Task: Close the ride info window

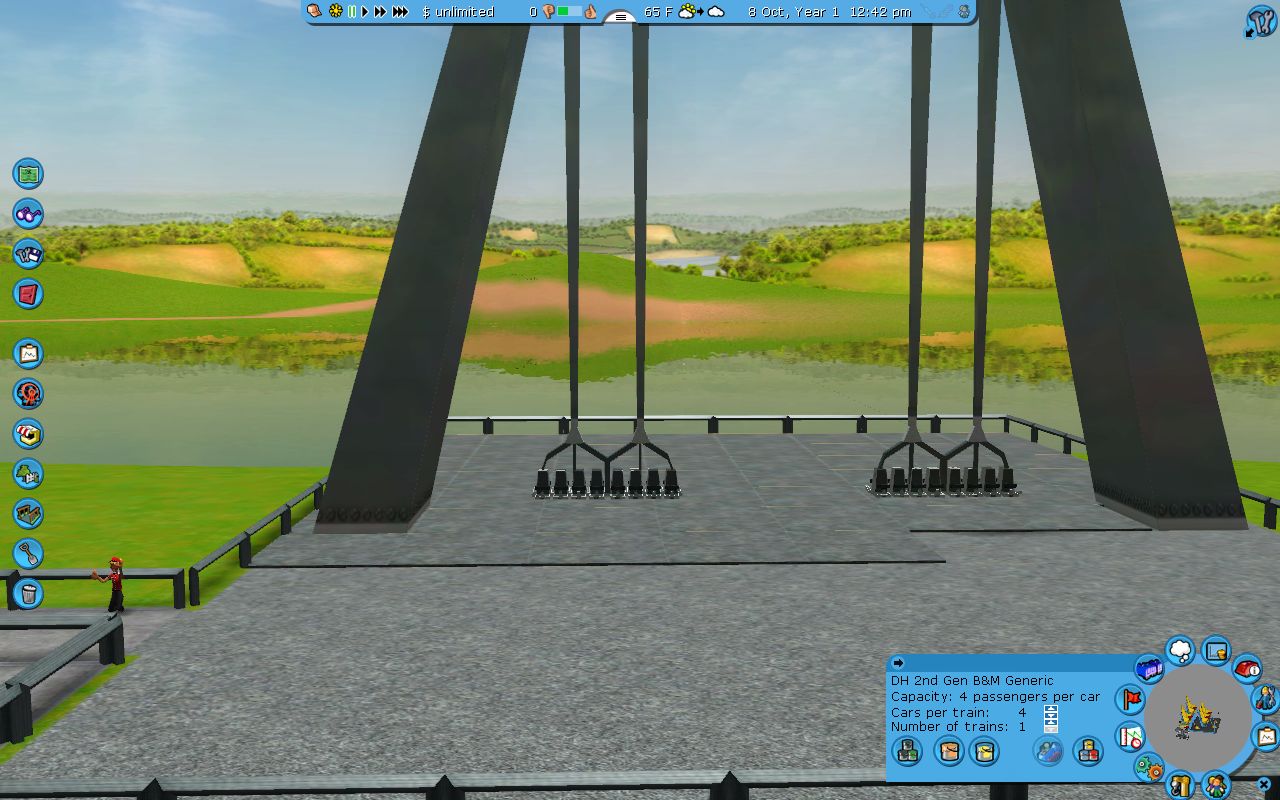Action: coord(1264,785)
